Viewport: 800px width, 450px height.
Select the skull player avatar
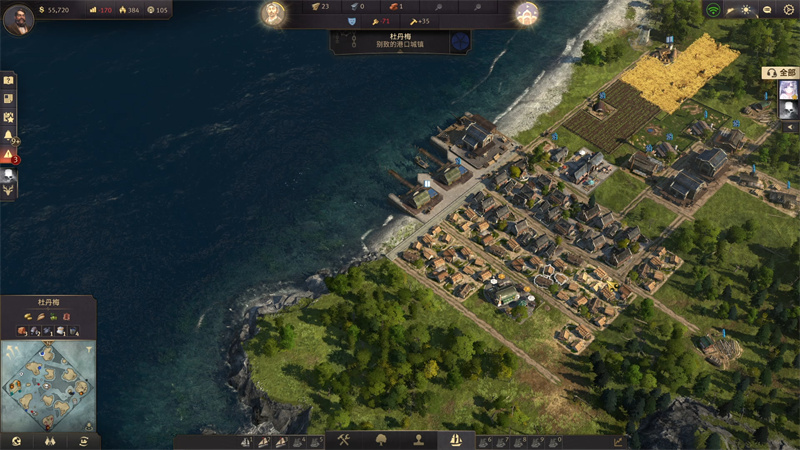coord(788,112)
